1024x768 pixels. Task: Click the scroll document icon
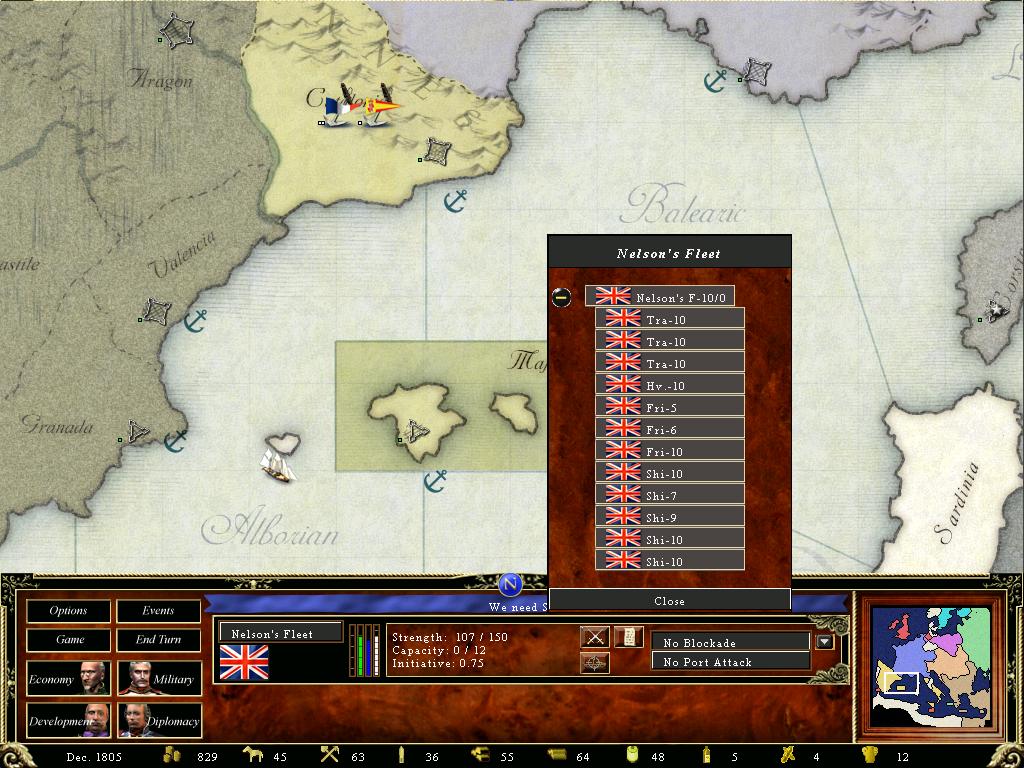(628, 637)
